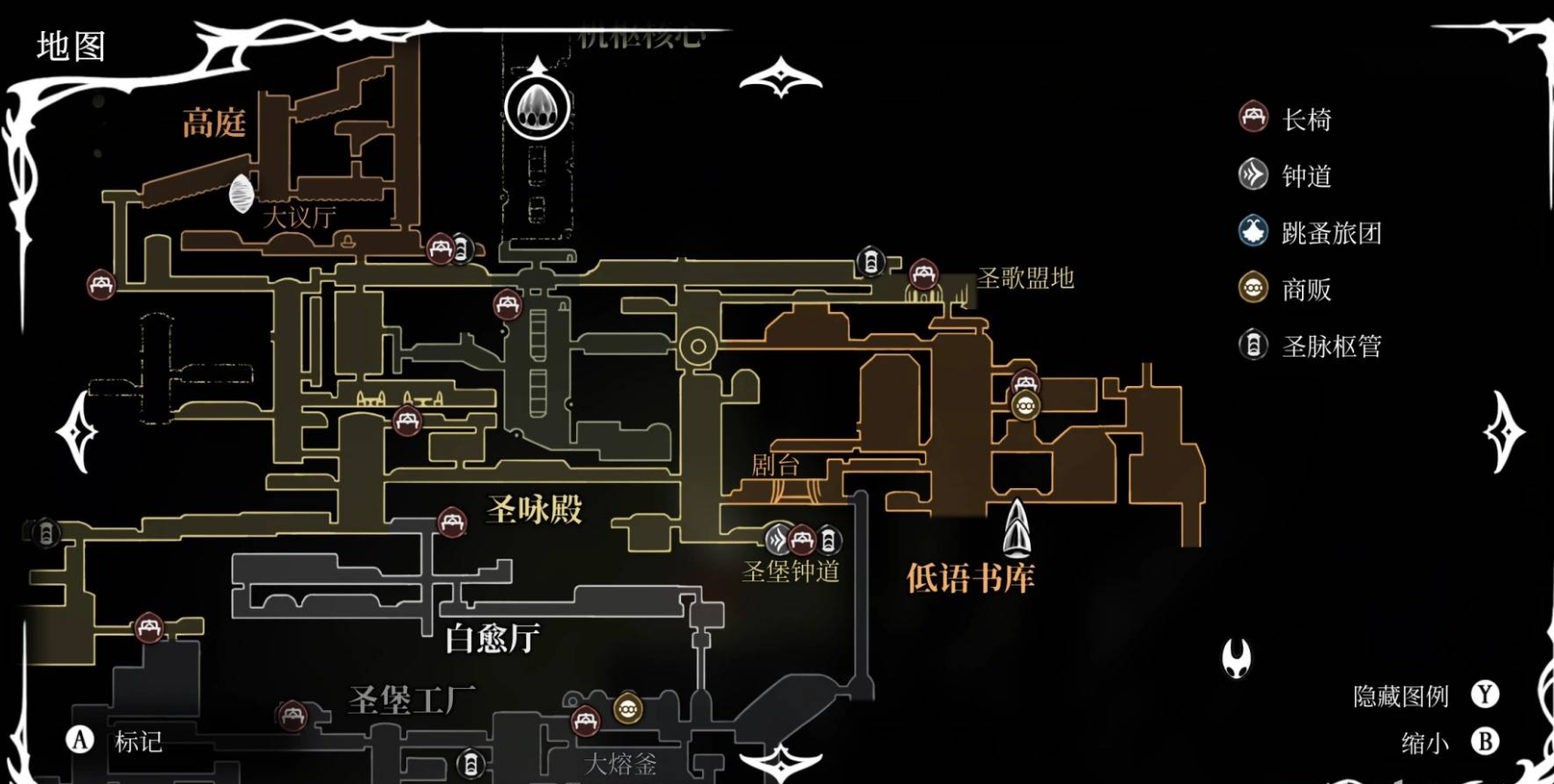The height and width of the screenshot is (784, 1554).
Task: Click the white cocoon marker above 大议厅
Action: (240, 193)
